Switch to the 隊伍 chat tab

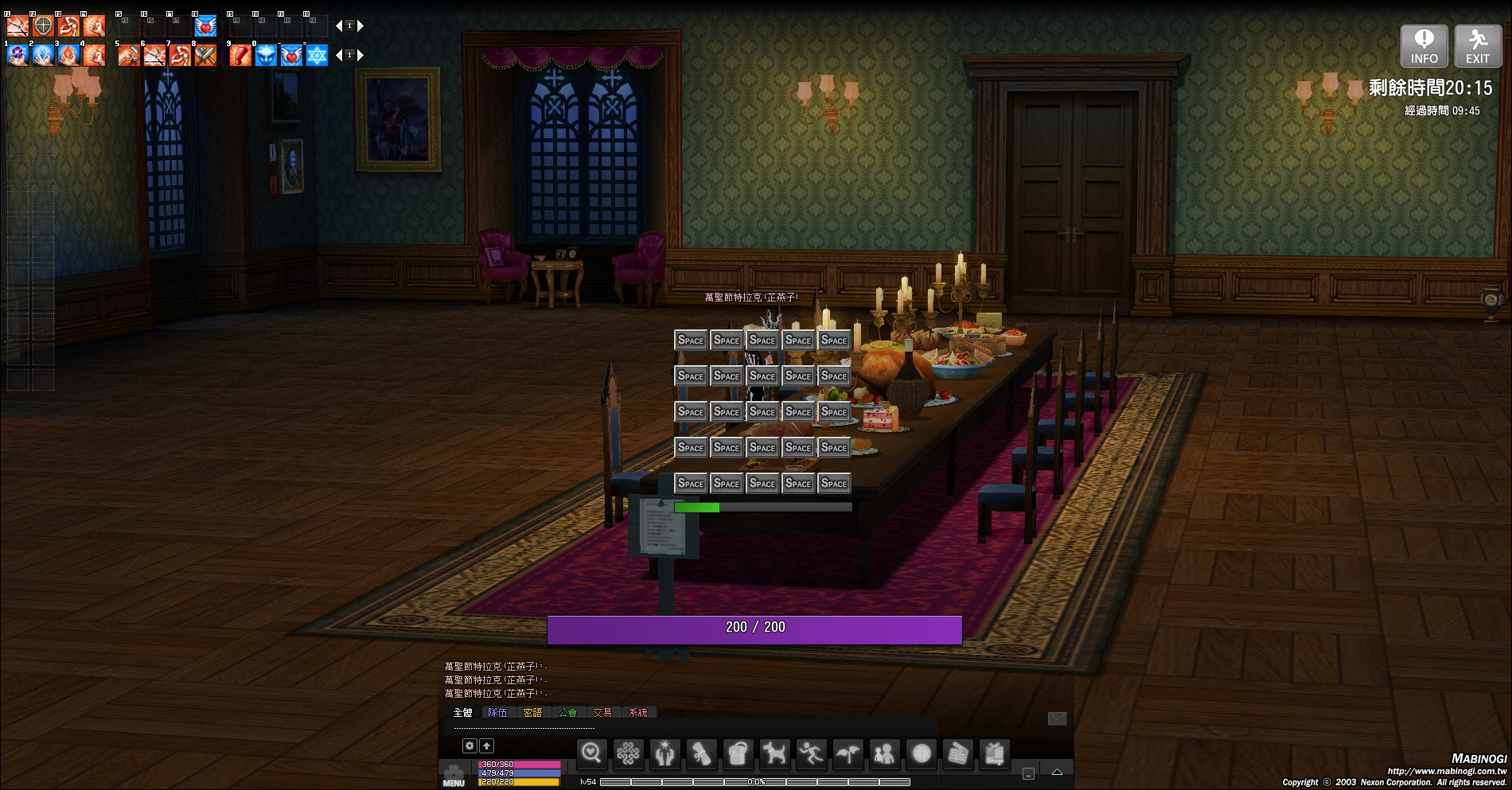497,713
